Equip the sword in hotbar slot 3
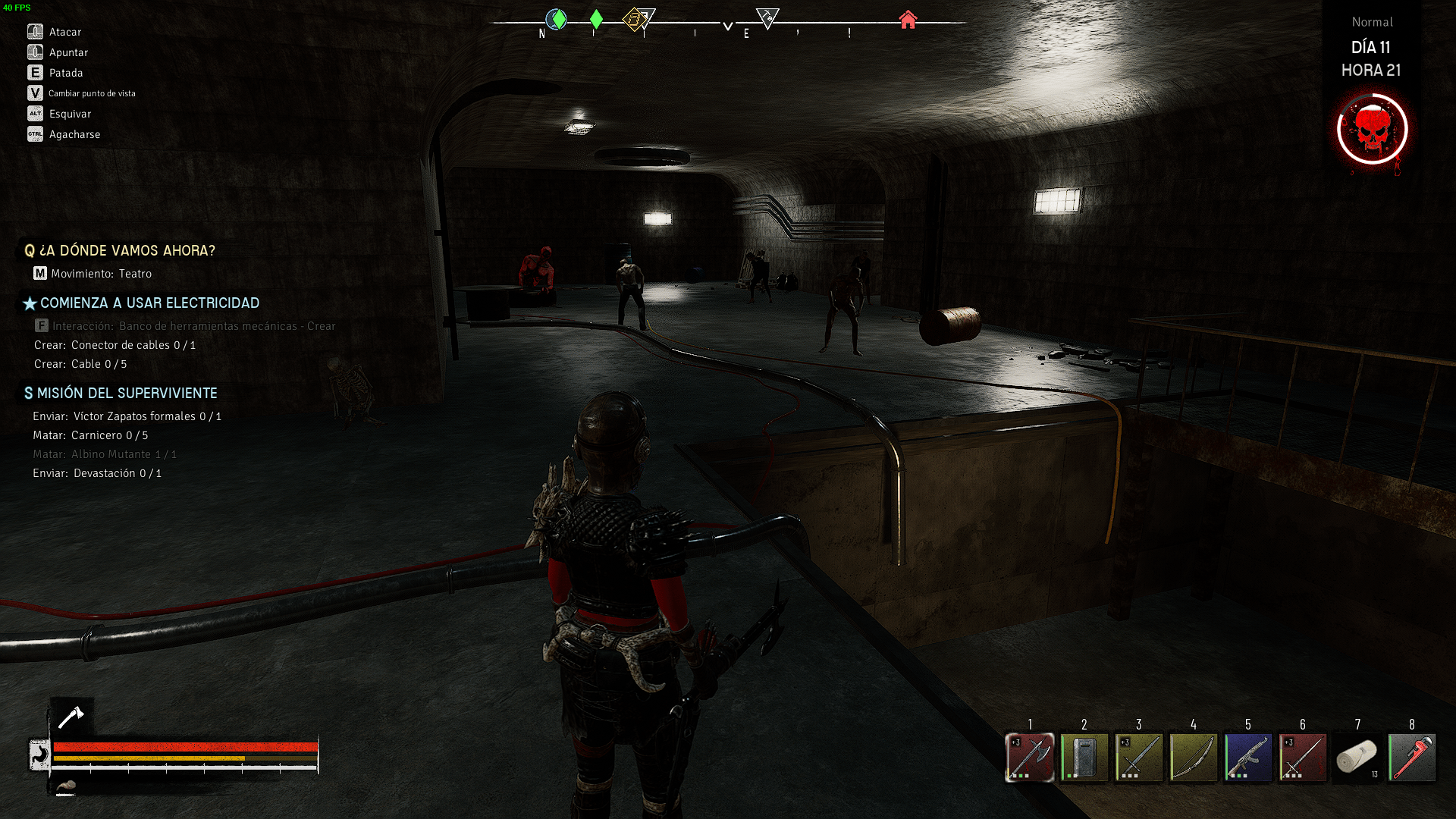 click(1139, 757)
